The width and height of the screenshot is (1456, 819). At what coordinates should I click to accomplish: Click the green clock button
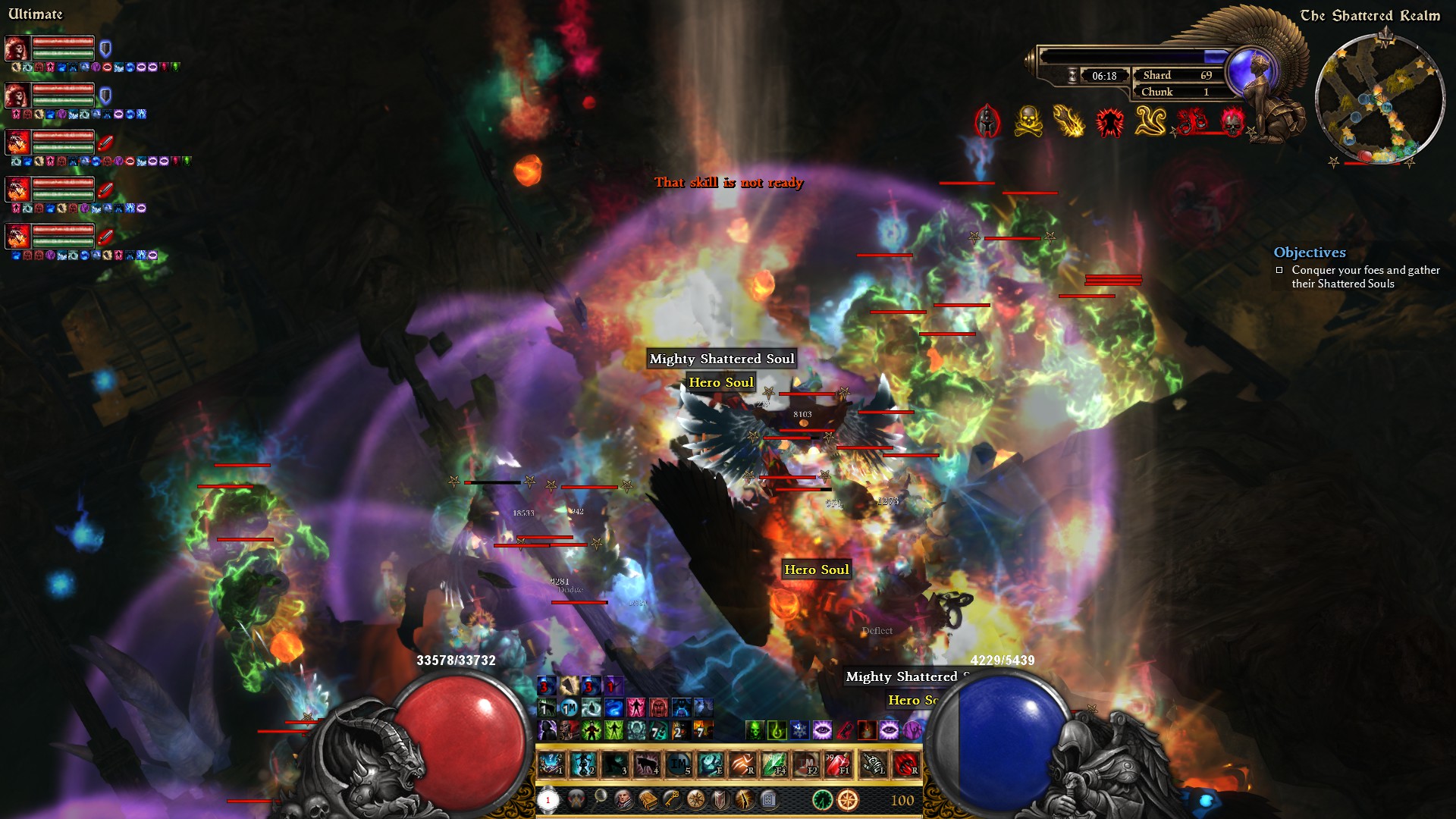(x=822, y=799)
